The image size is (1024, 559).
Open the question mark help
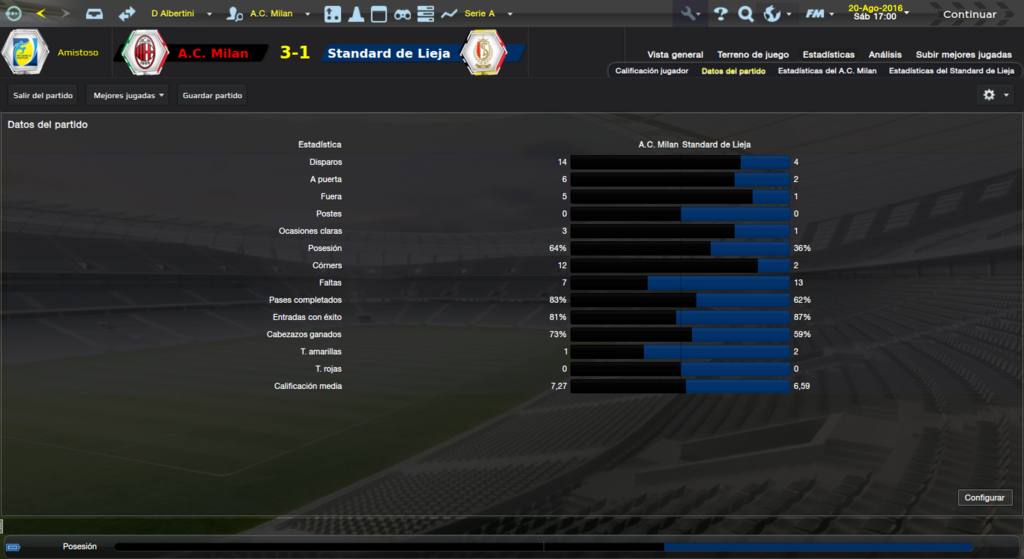coord(720,14)
